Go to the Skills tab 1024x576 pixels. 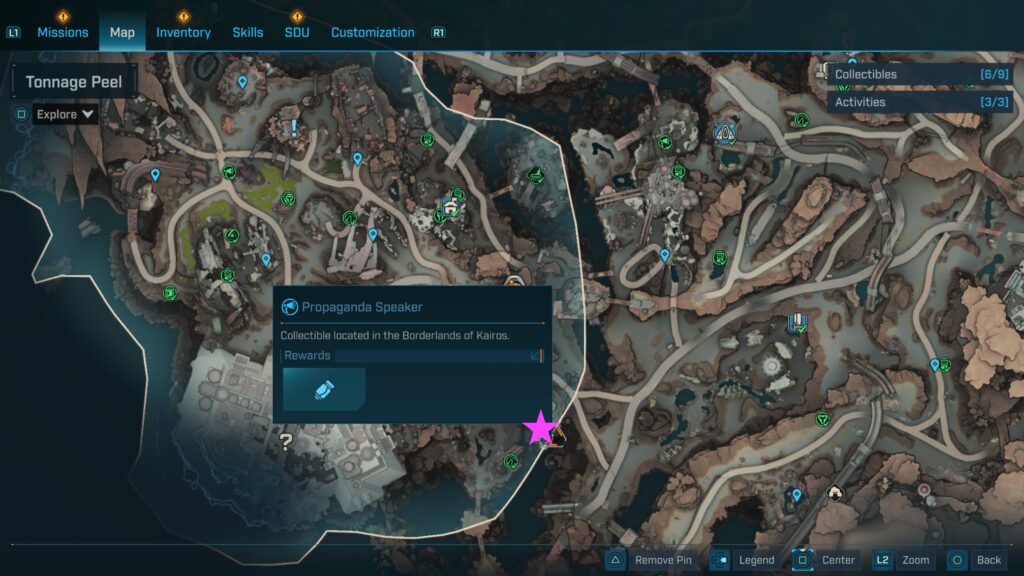click(248, 32)
